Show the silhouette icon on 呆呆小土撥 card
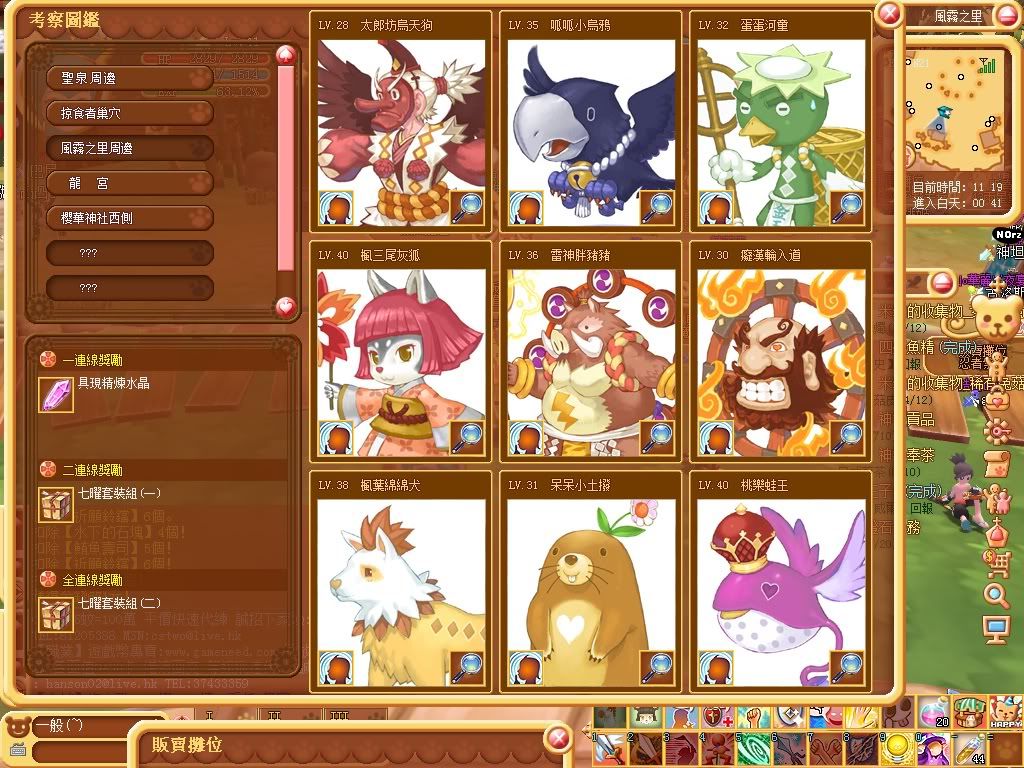This screenshot has width=1024, height=768. coord(526,667)
